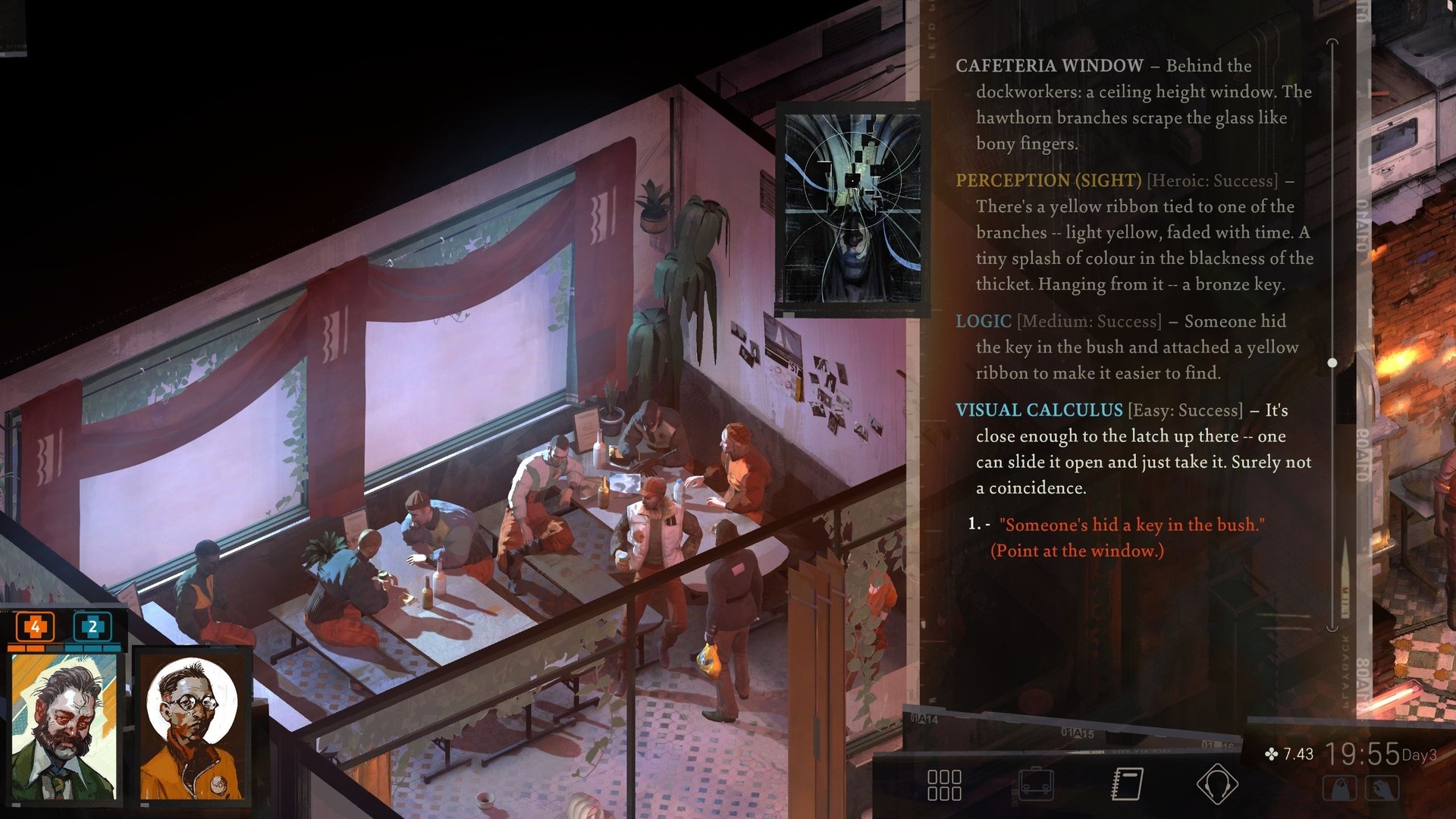1456x819 pixels.
Task: Click the hand held-item slot
Action: [1382, 789]
